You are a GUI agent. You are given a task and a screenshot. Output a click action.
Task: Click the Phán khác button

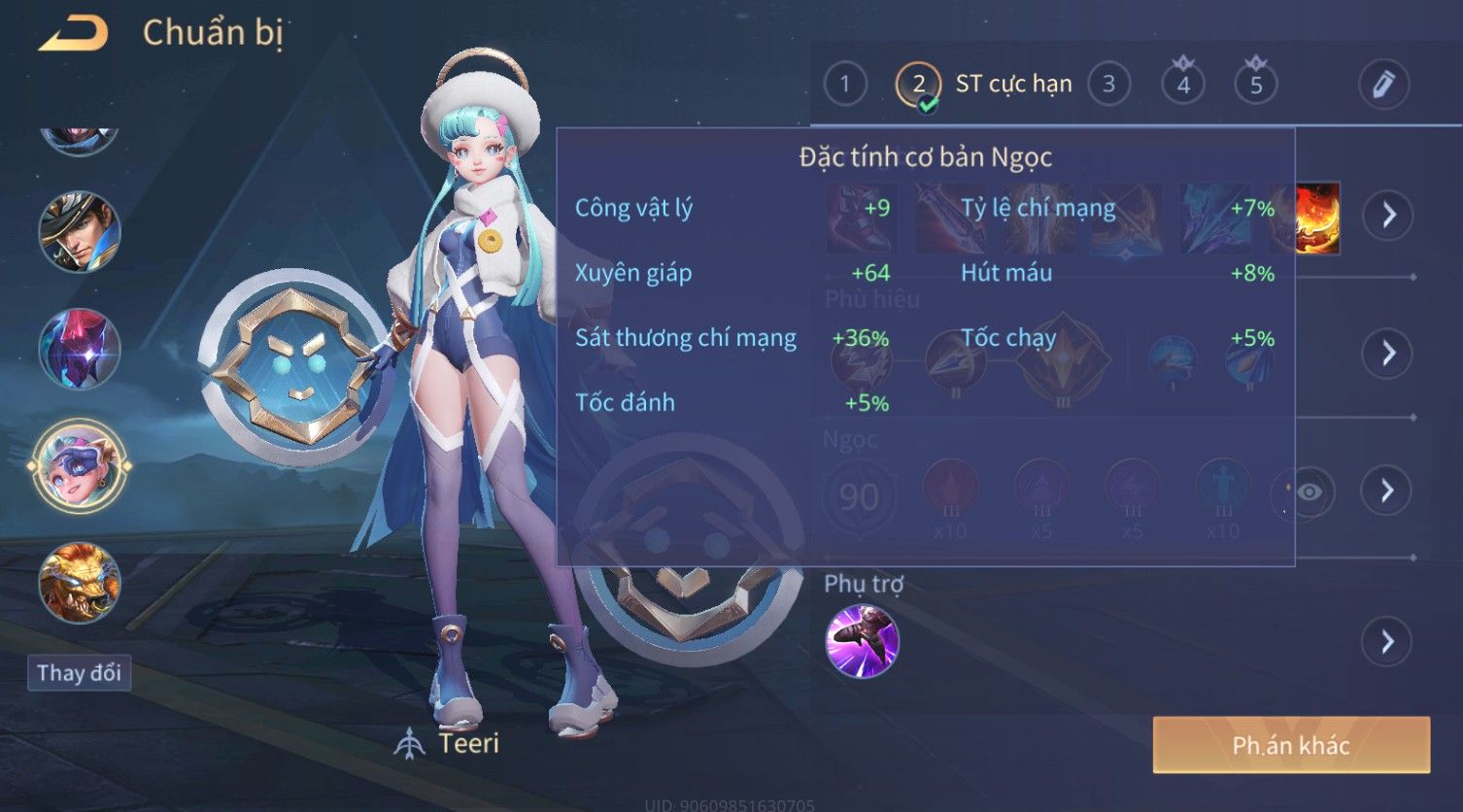1290,745
